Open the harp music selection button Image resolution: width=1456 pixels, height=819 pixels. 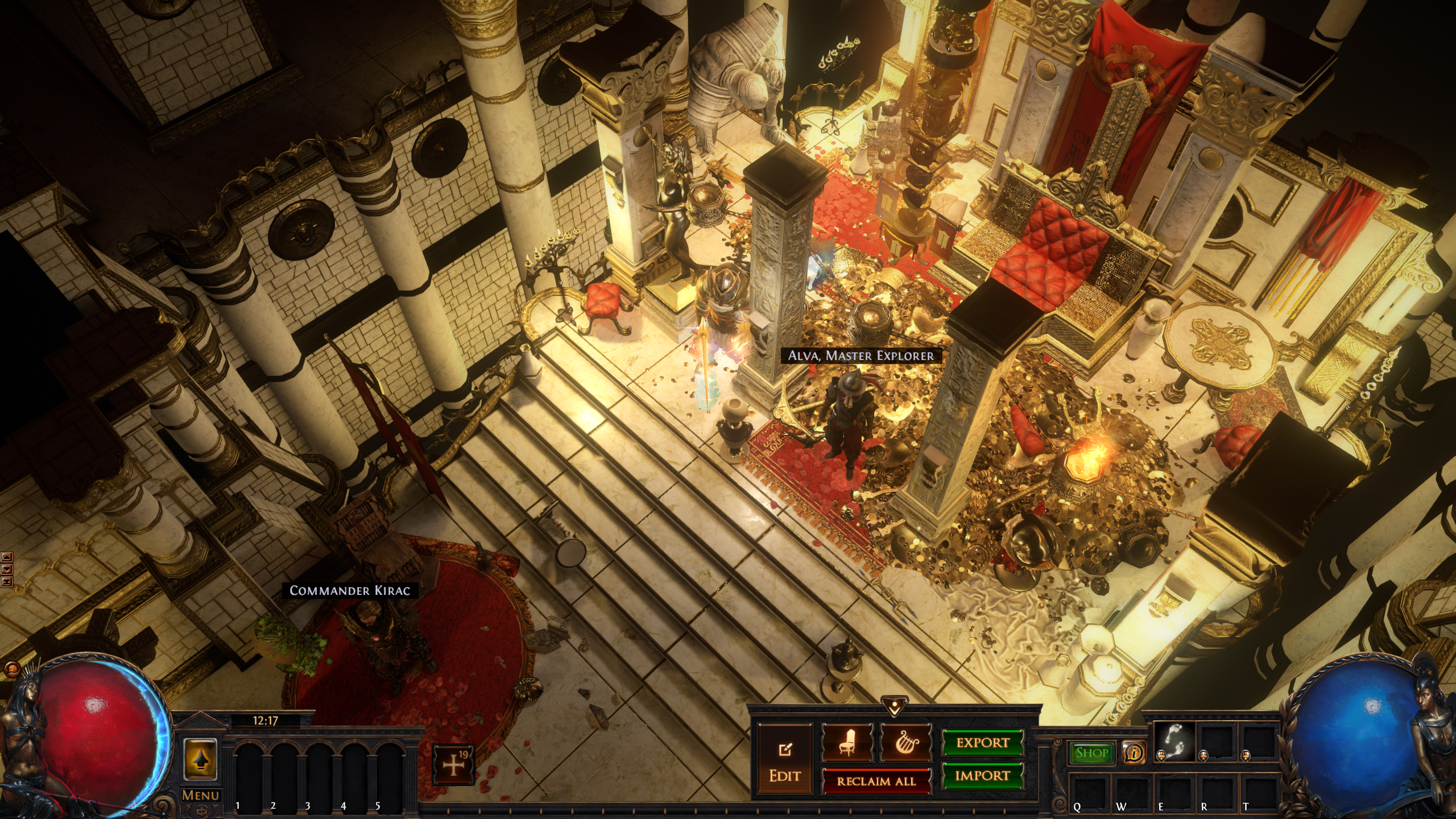point(905,742)
